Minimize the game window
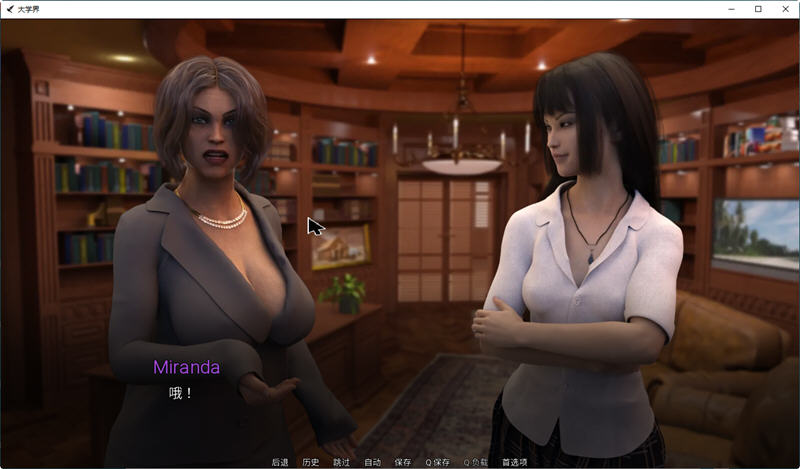800x469 pixels. coord(730,9)
